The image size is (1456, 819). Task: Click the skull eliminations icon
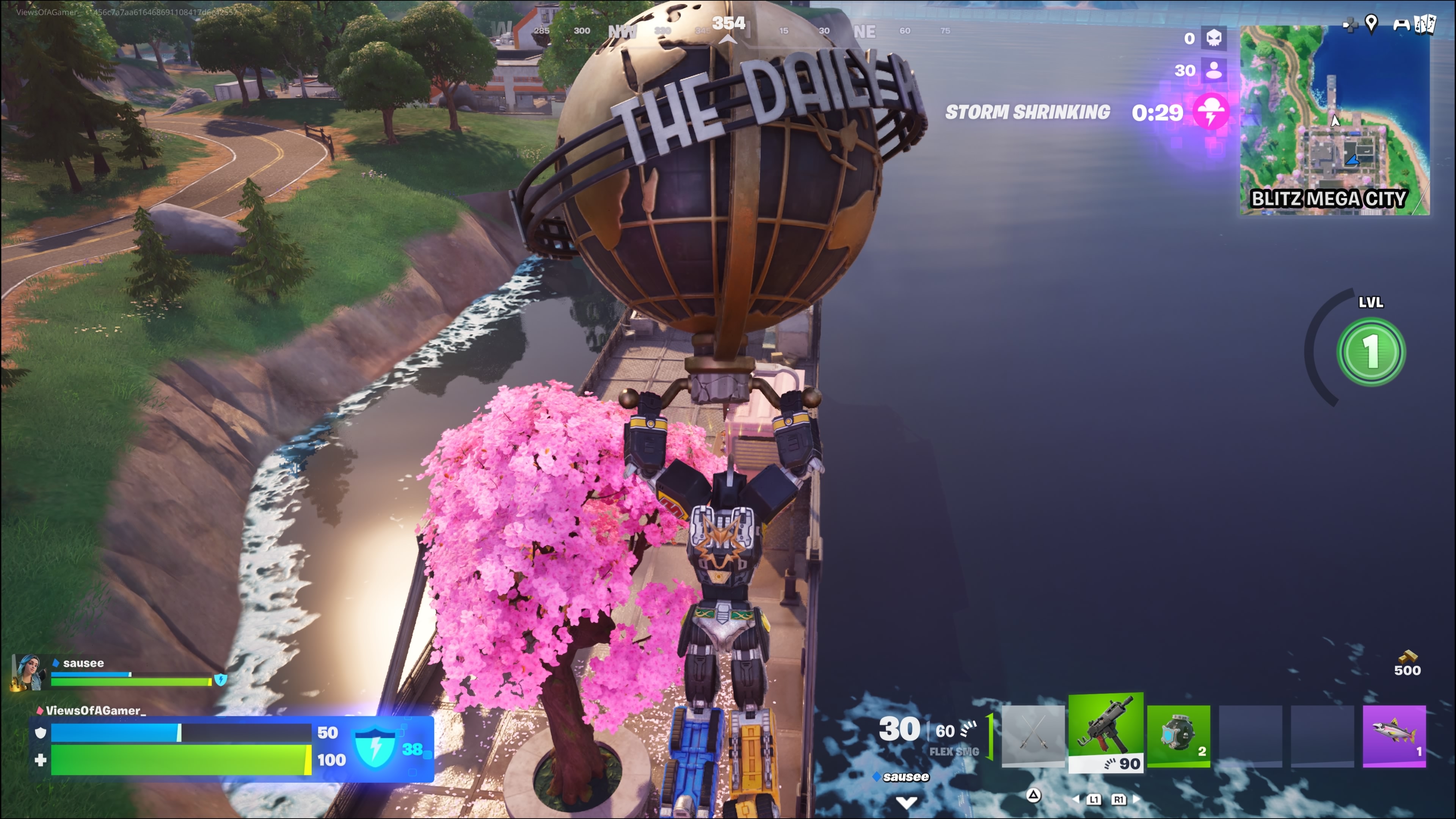[x=1213, y=38]
